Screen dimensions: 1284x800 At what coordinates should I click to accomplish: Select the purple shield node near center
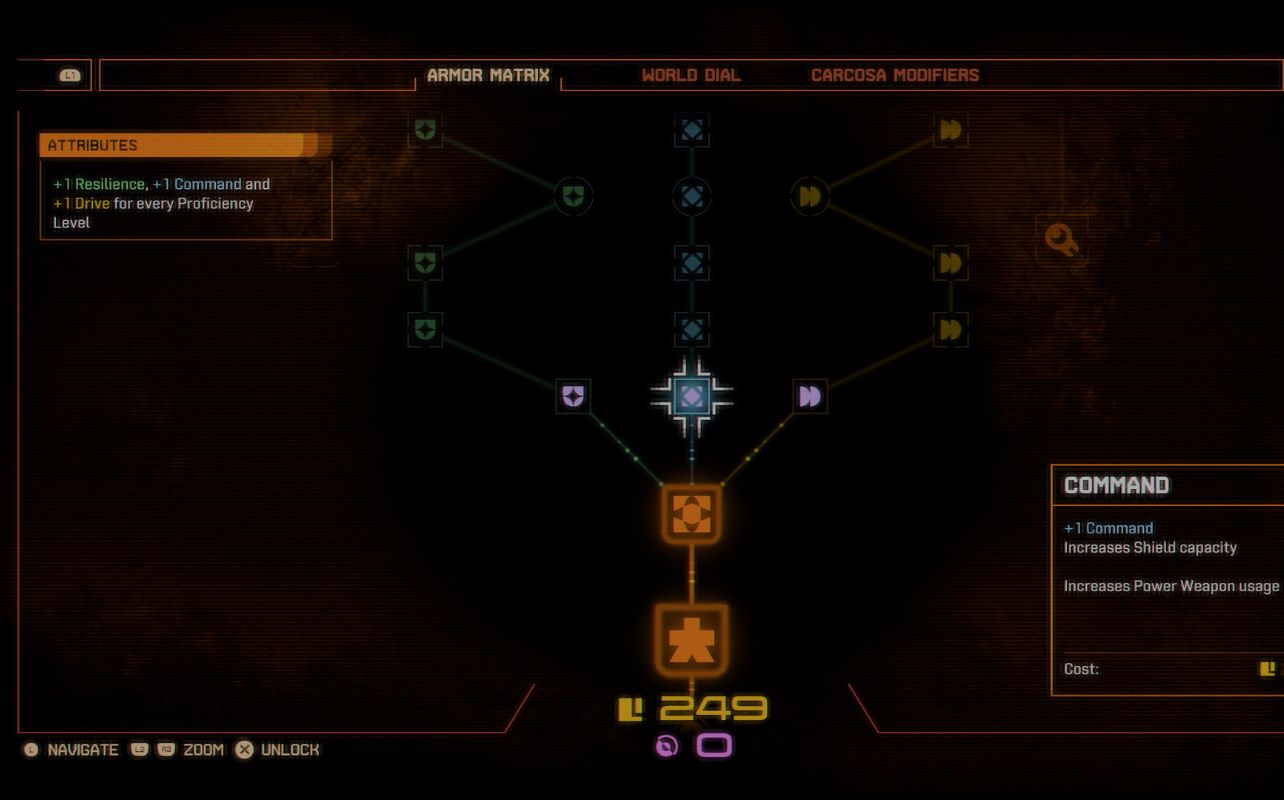click(571, 396)
